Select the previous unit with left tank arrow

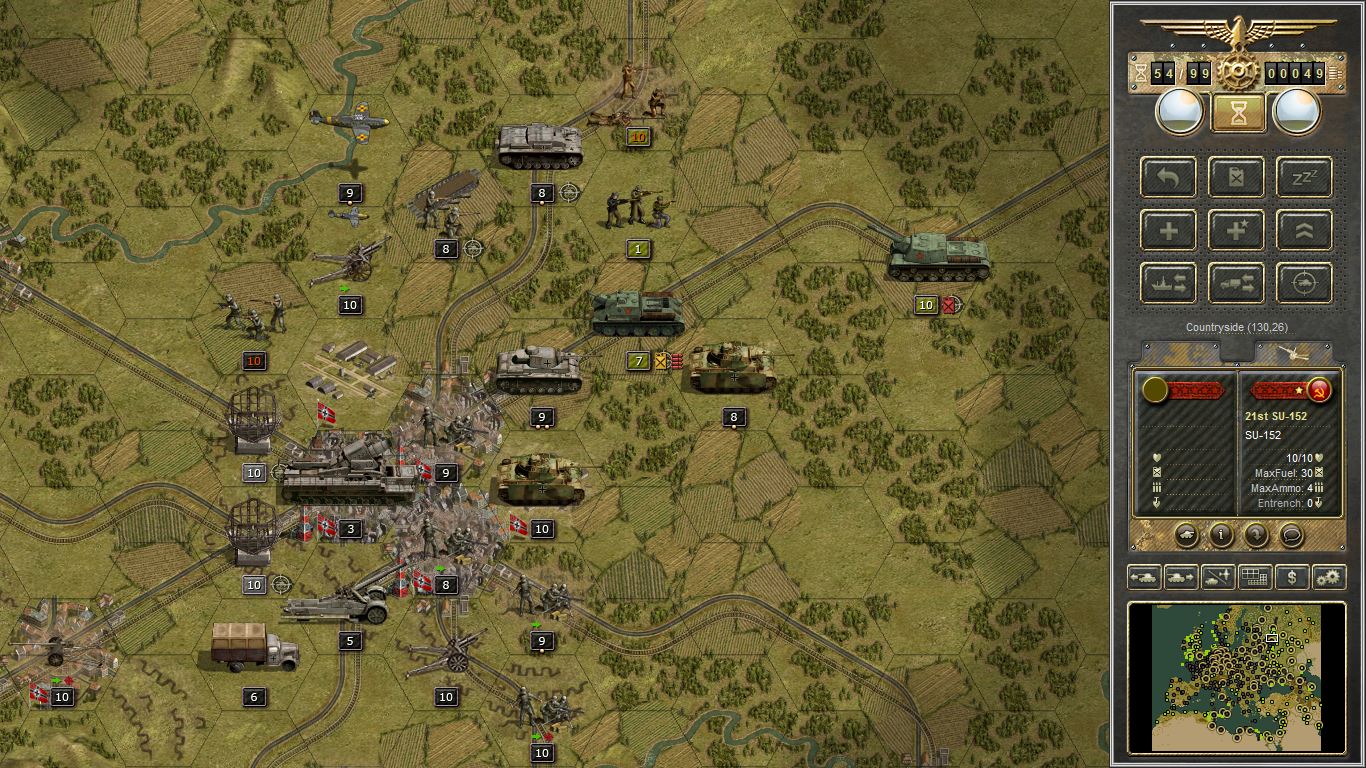[1146, 577]
